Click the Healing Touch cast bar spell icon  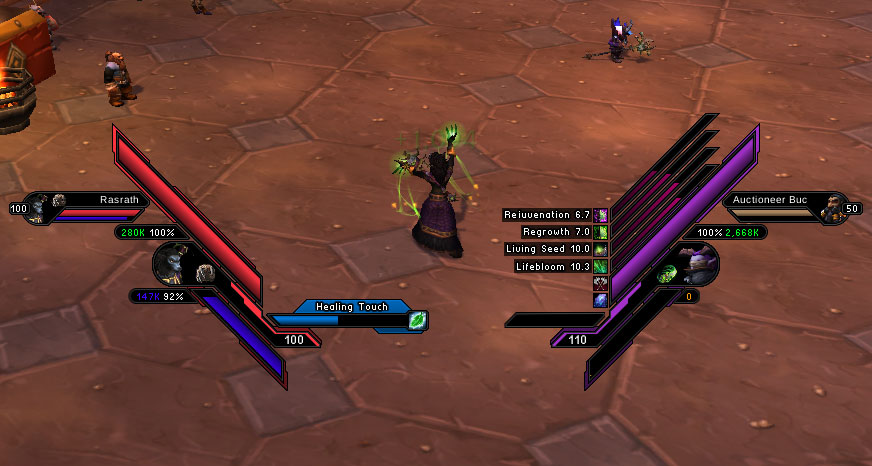[417, 321]
